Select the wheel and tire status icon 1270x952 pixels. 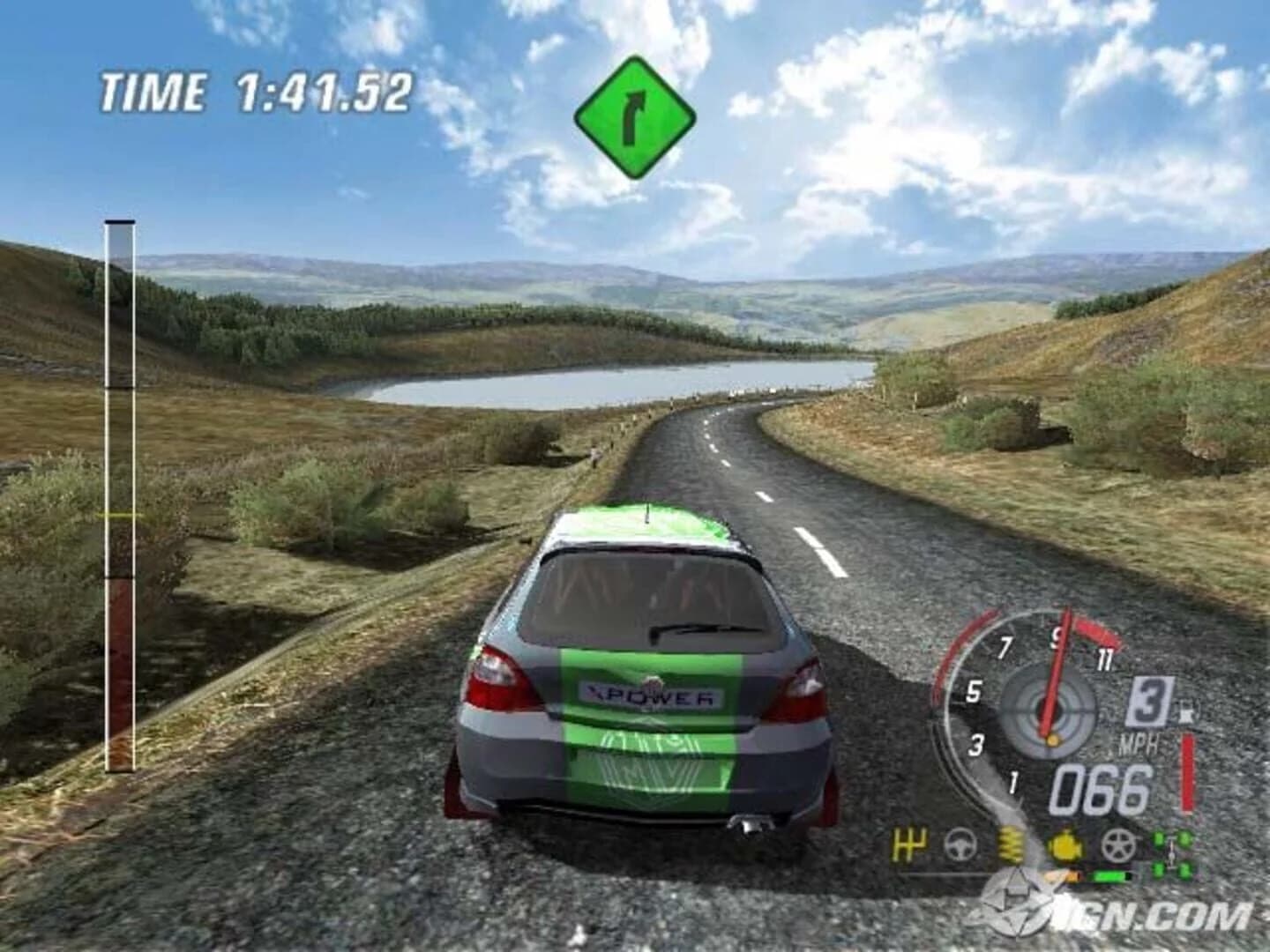pos(1118,844)
